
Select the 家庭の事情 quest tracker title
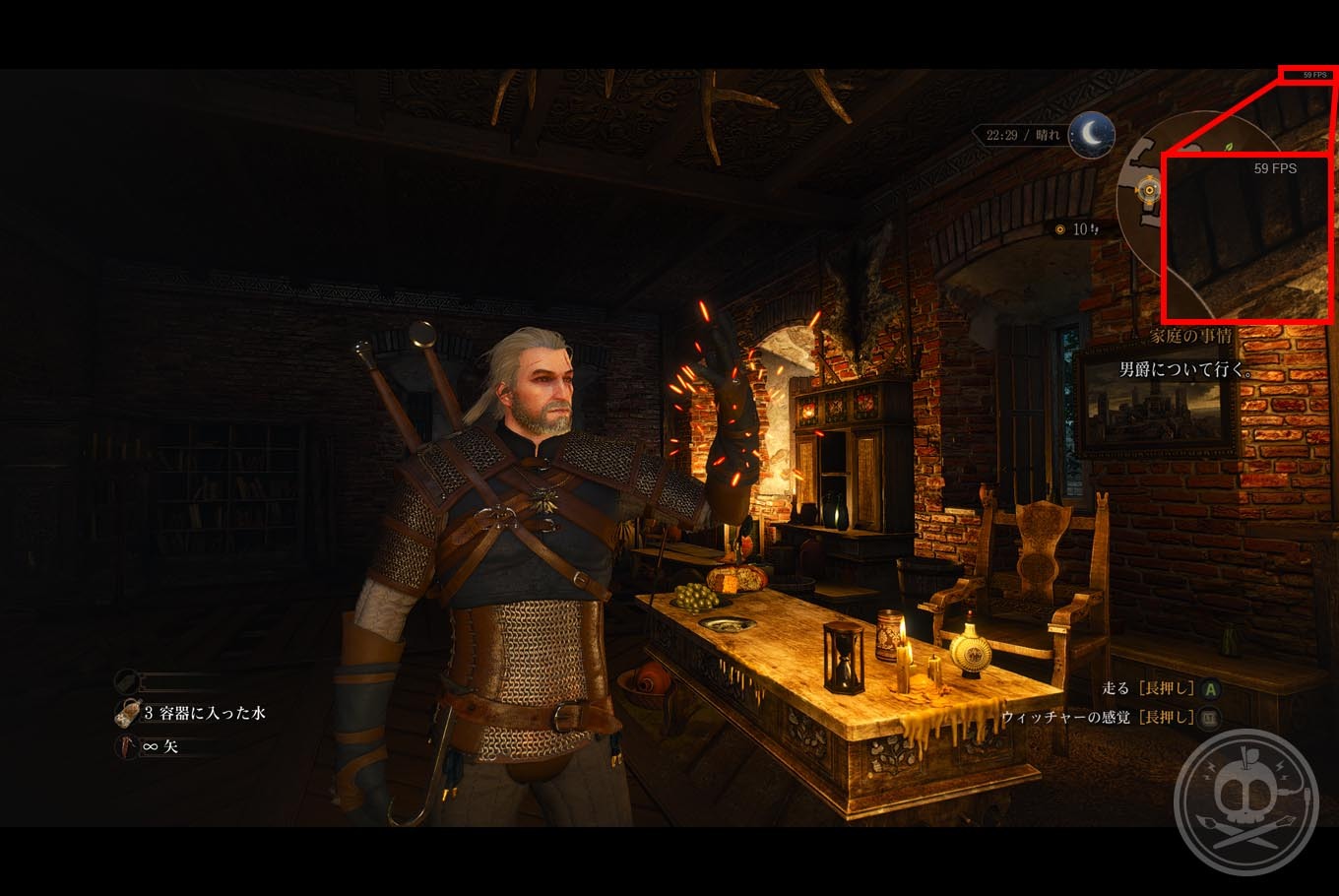[x=1191, y=336]
